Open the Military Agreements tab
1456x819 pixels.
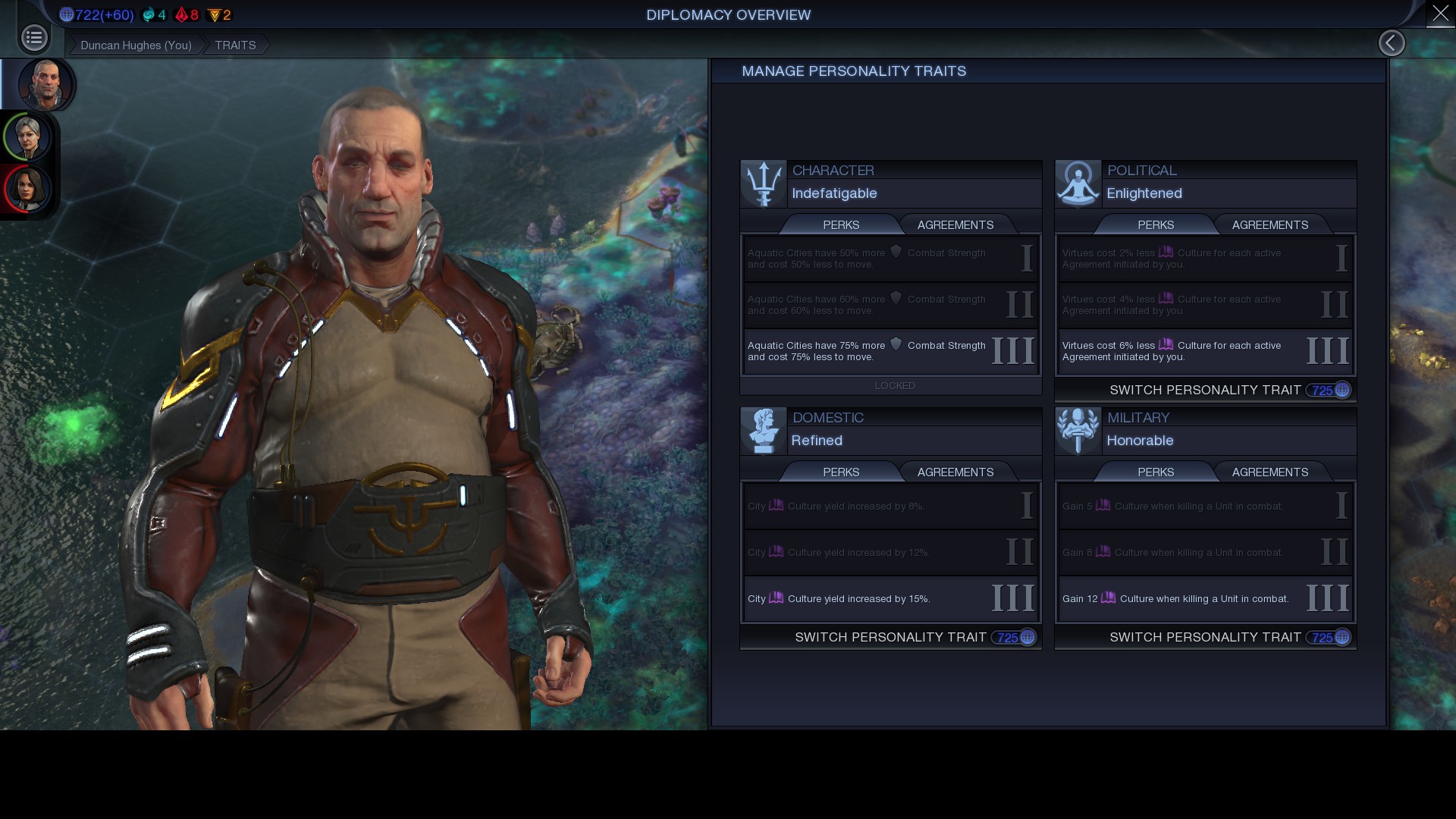[x=1269, y=472]
